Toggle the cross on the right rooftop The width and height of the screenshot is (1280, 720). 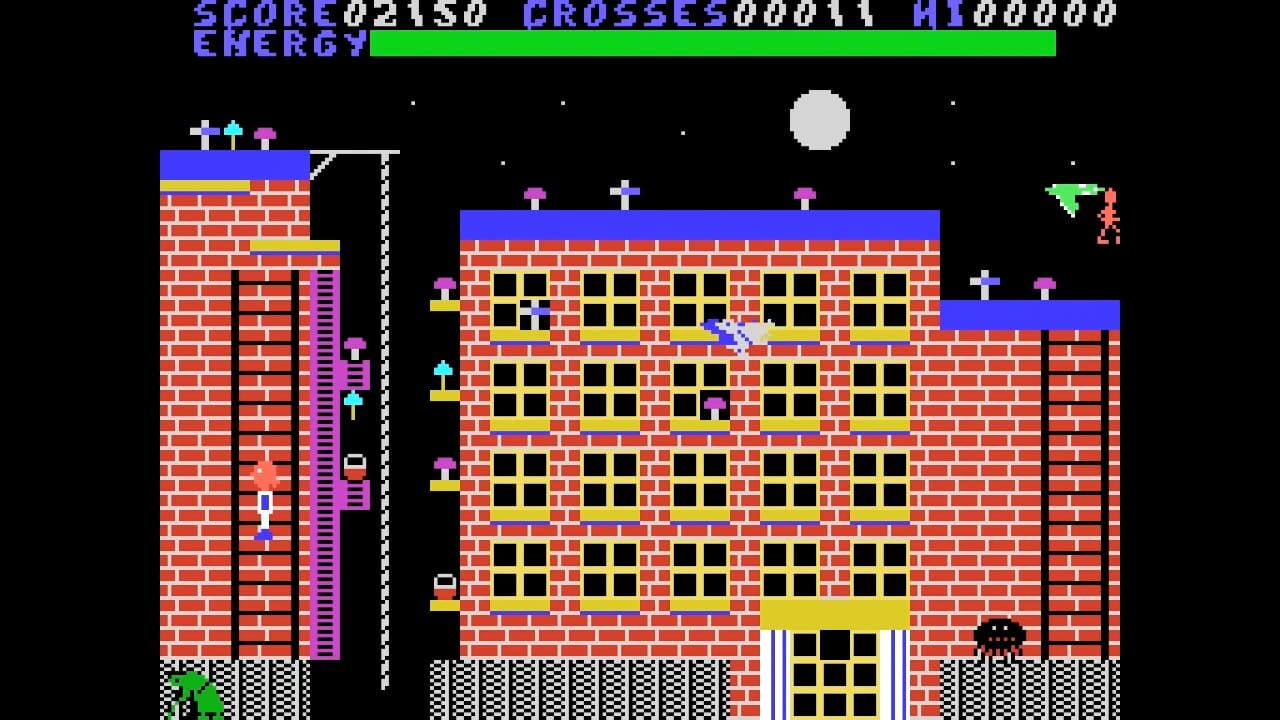point(985,282)
